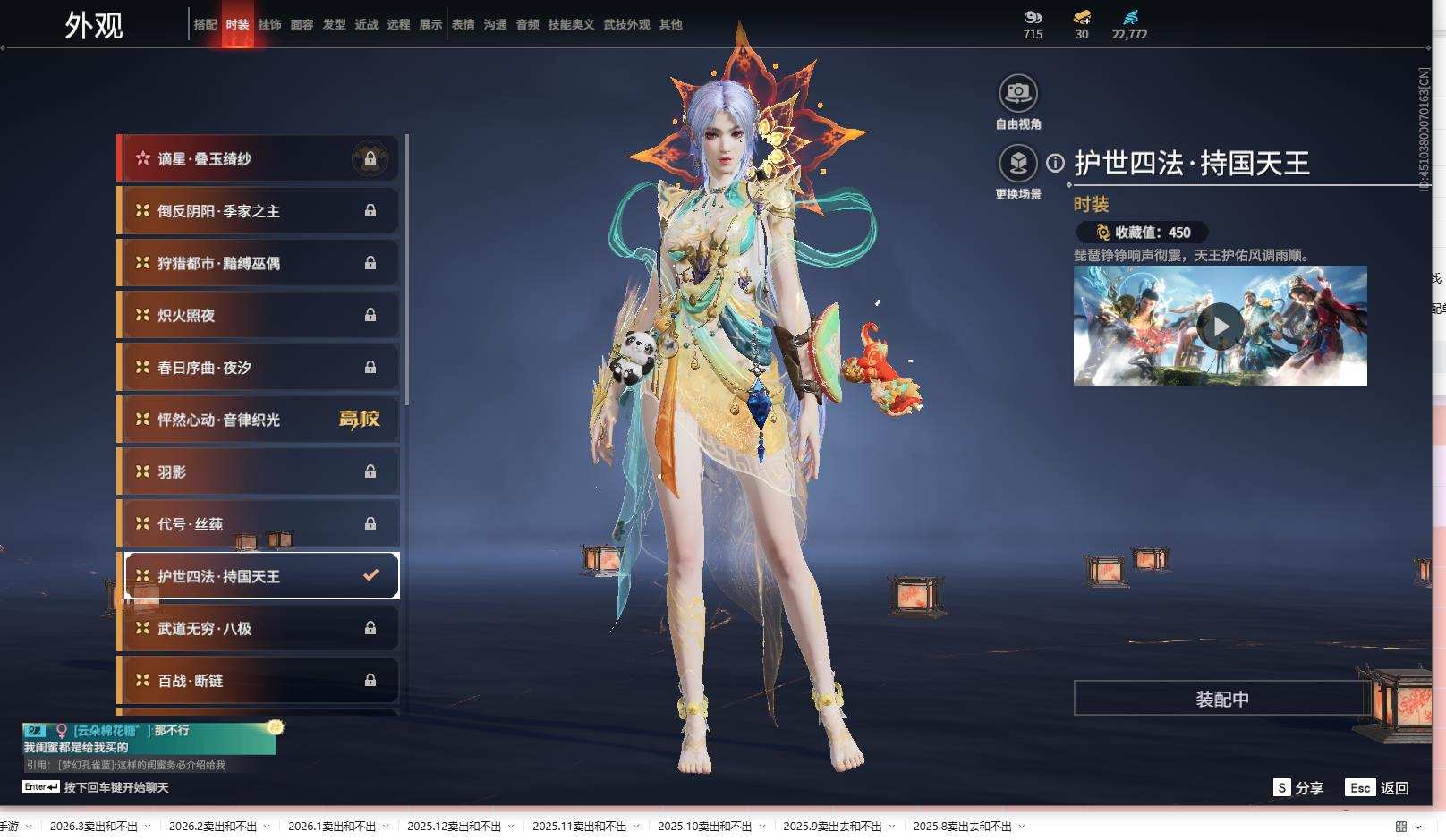This screenshot has height=840, width=1446.
Task: Click the 分享 share button
Action: 1298,788
